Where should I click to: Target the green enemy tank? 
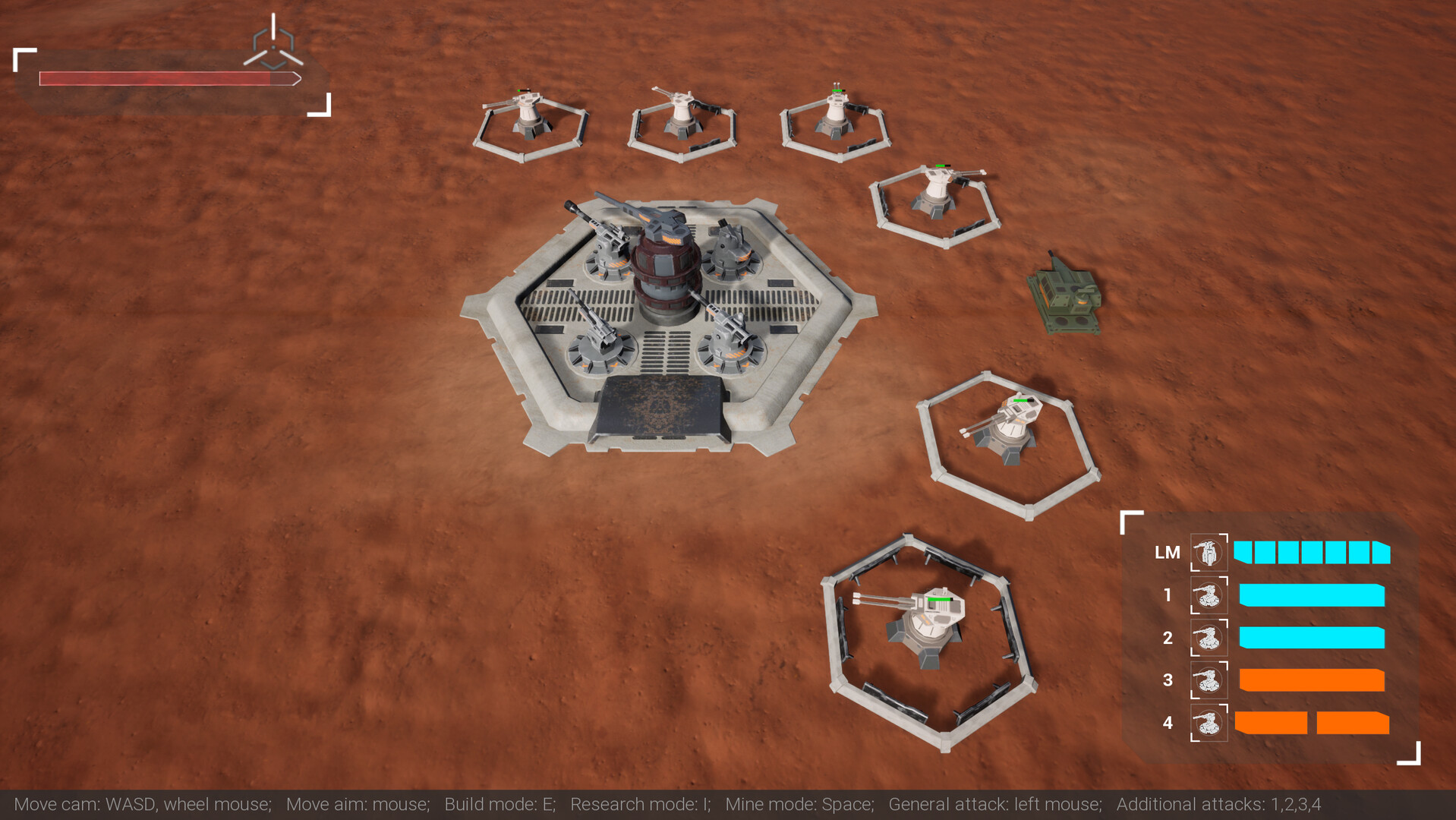(1067, 295)
